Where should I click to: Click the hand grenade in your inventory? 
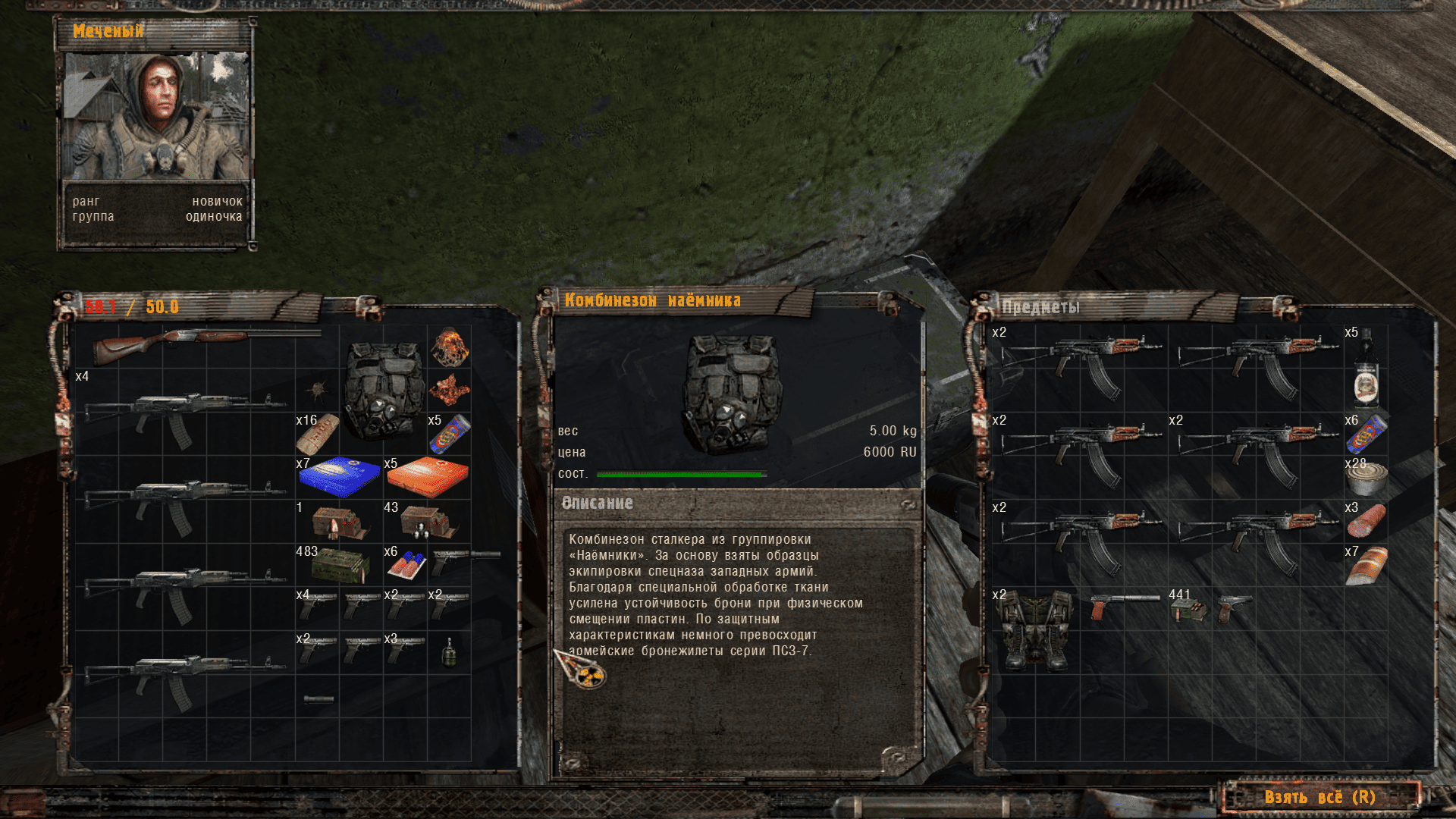pyautogui.click(x=449, y=652)
